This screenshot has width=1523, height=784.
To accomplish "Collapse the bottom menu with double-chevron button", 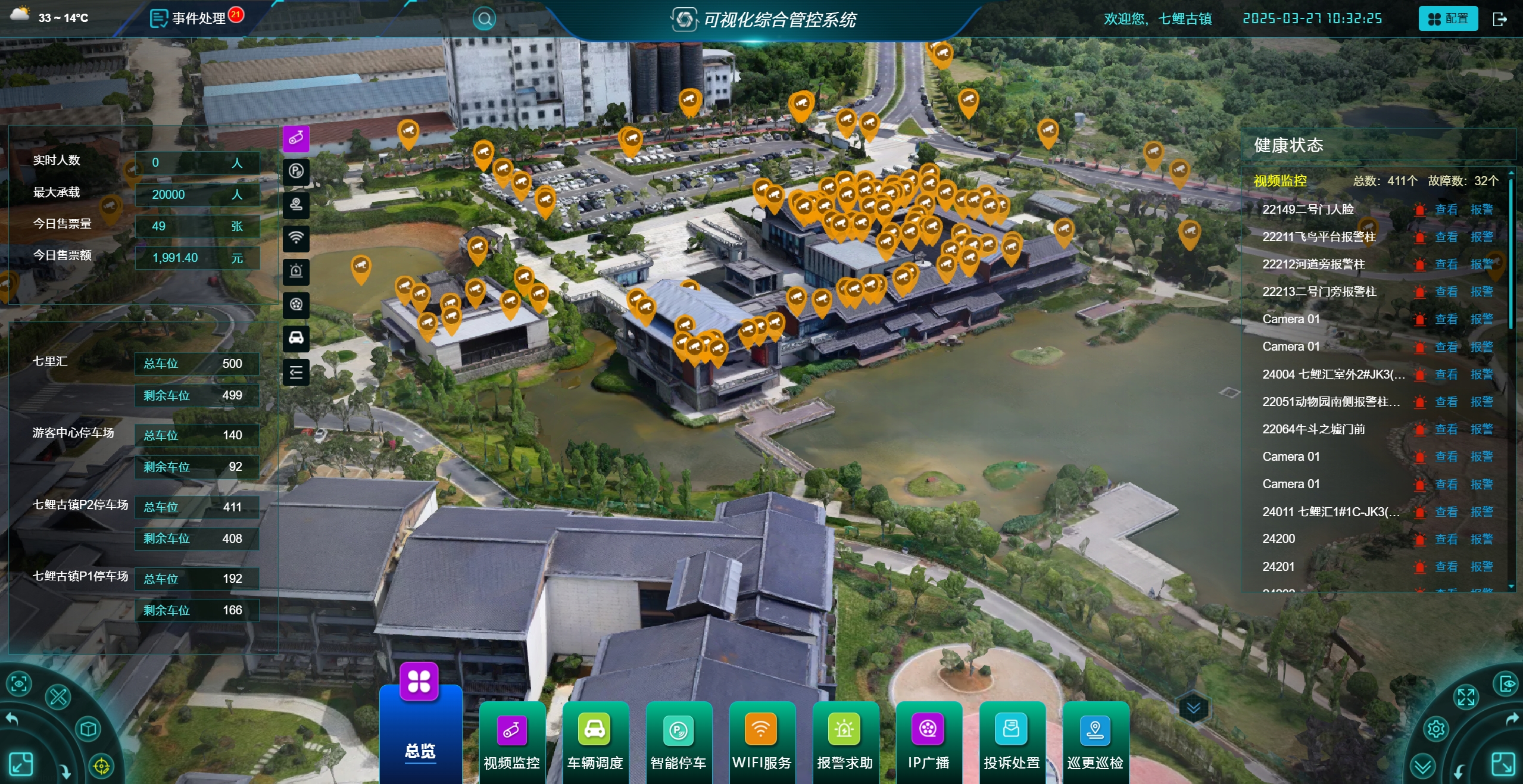I will coord(1193,708).
